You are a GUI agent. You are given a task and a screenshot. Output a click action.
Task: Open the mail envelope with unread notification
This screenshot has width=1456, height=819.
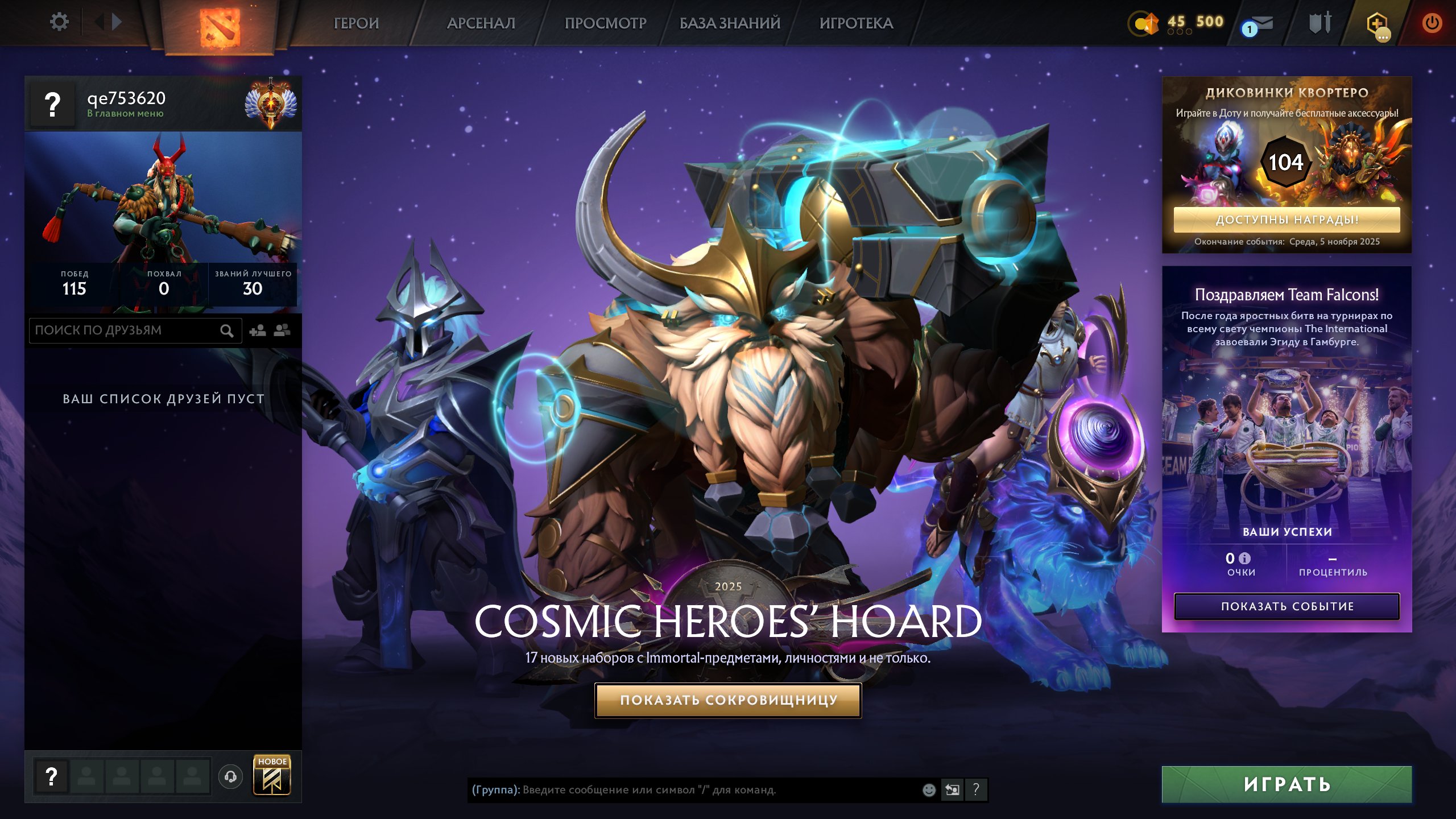[1260, 23]
